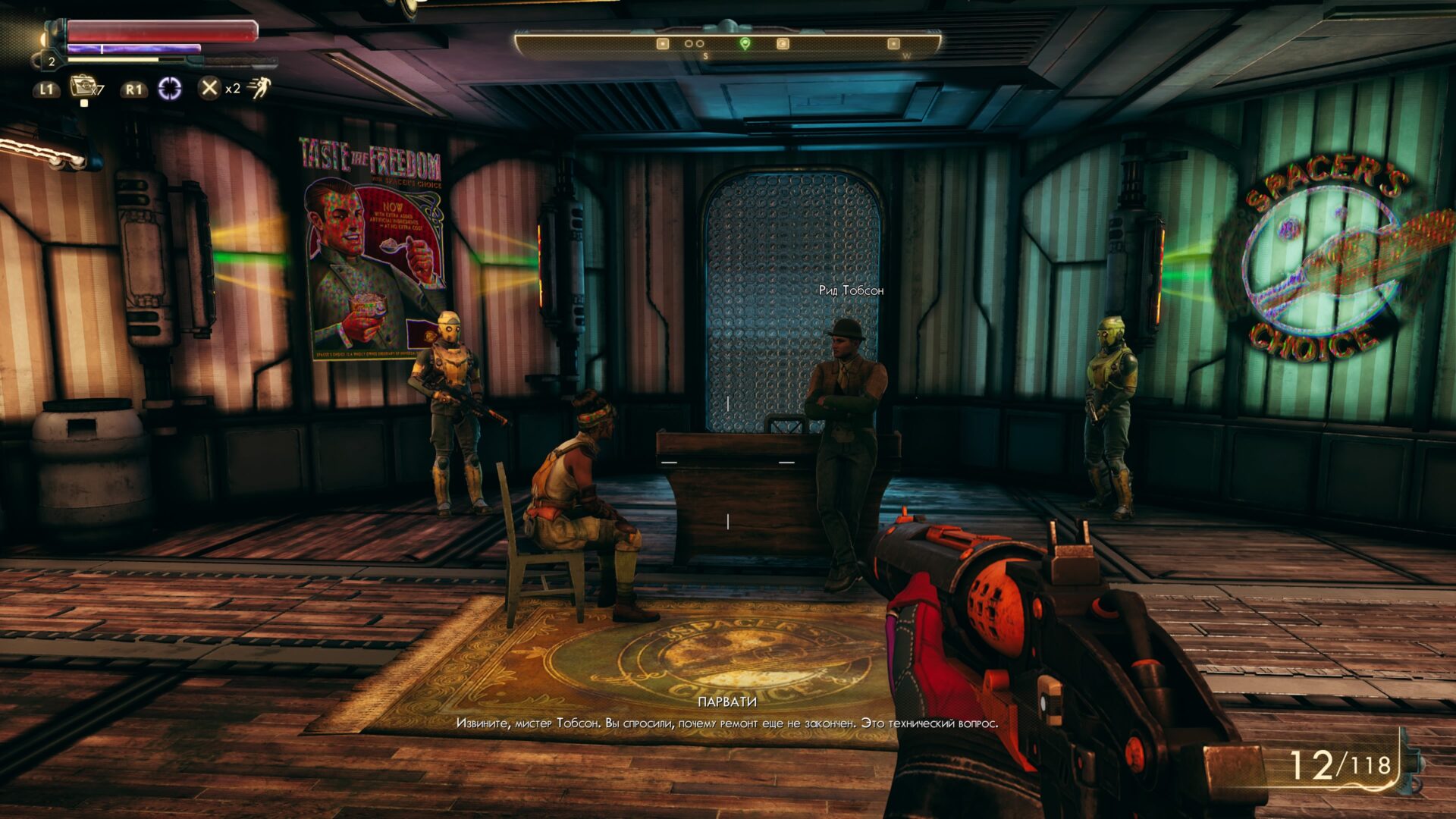Activate the purple crosshair time dilation icon

(x=170, y=89)
